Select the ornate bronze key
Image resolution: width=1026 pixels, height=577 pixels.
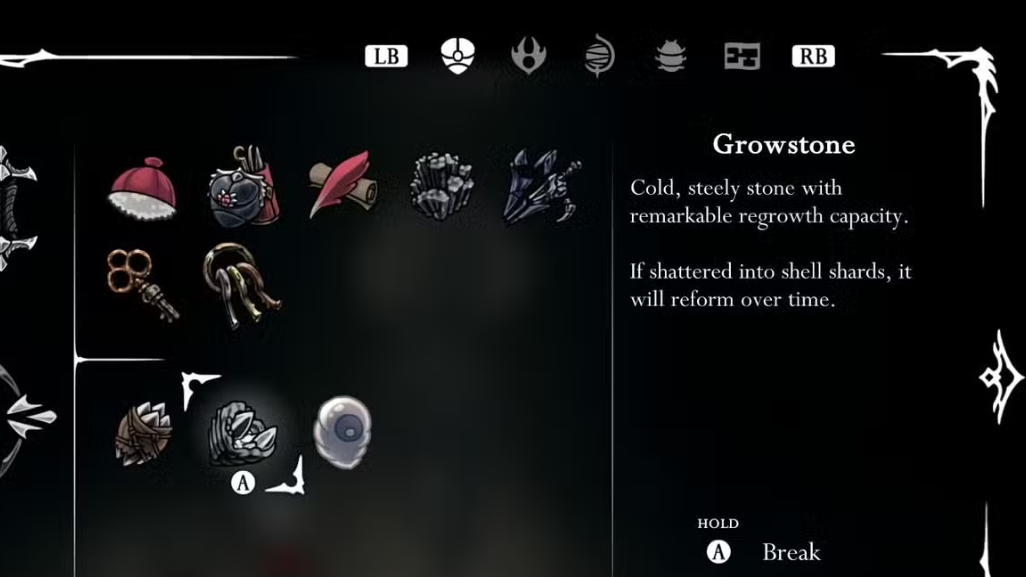[x=142, y=284]
